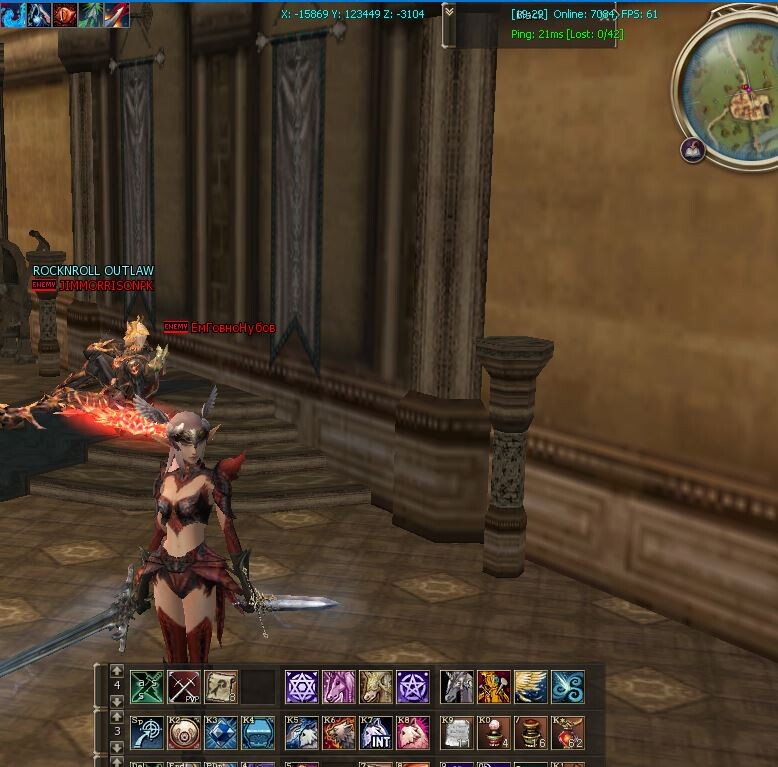Screen dimensions: 778x767
Task: Expand the panel with the double-chevron arrow
Action: click(x=449, y=12)
